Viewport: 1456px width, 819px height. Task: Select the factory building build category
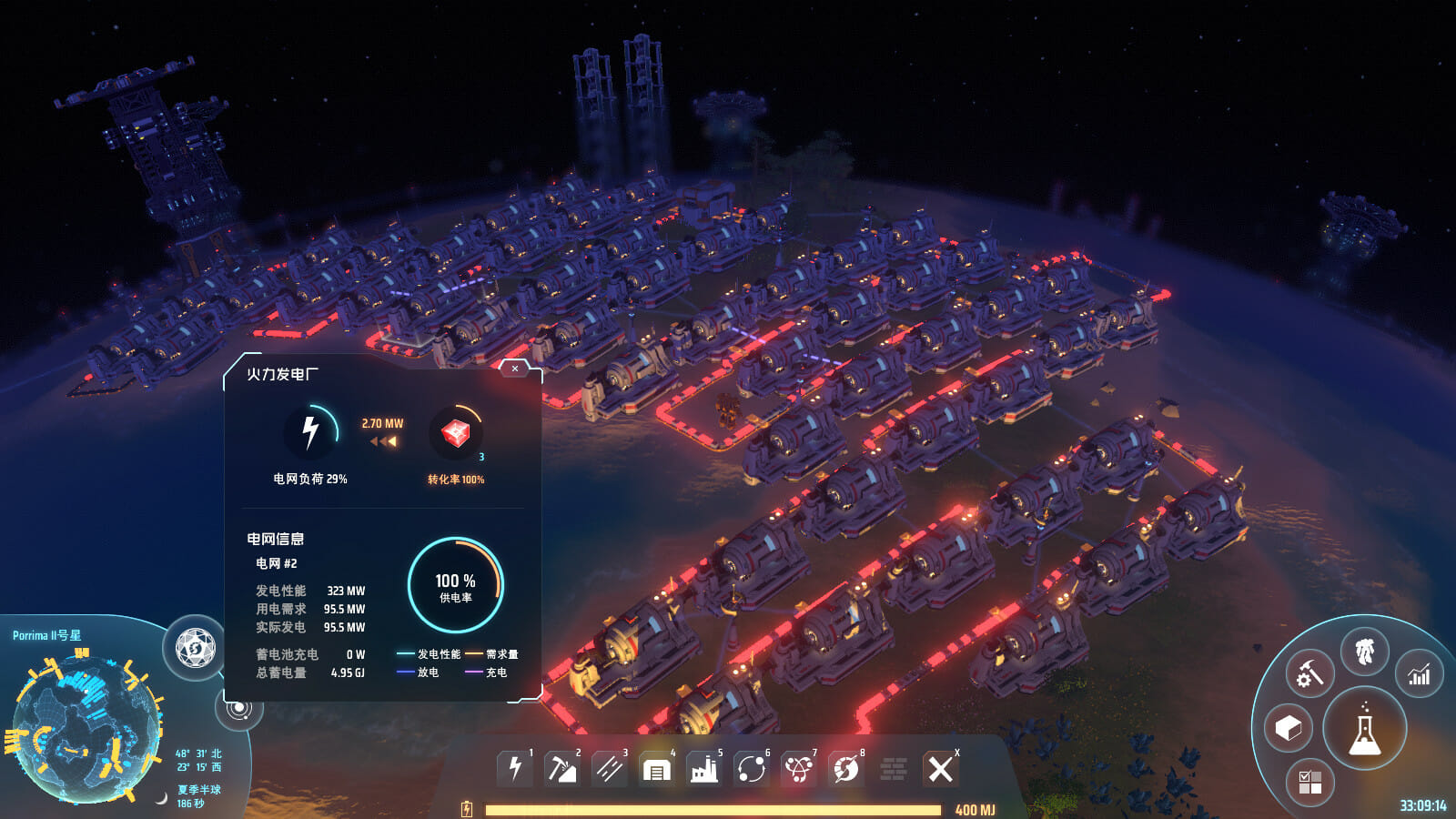point(703,770)
